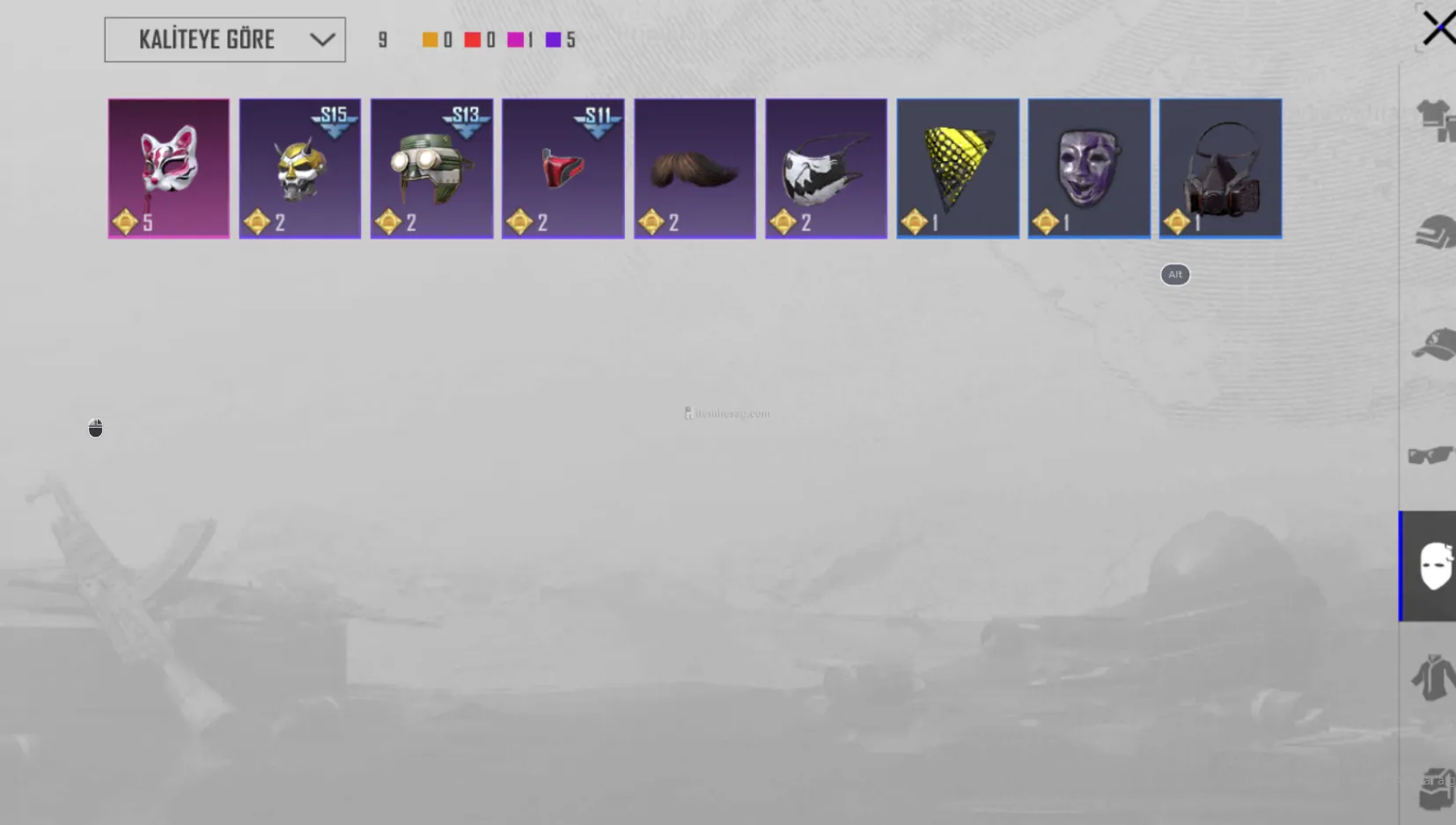
Task: Close the inventory with the X button
Action: click(x=1438, y=28)
